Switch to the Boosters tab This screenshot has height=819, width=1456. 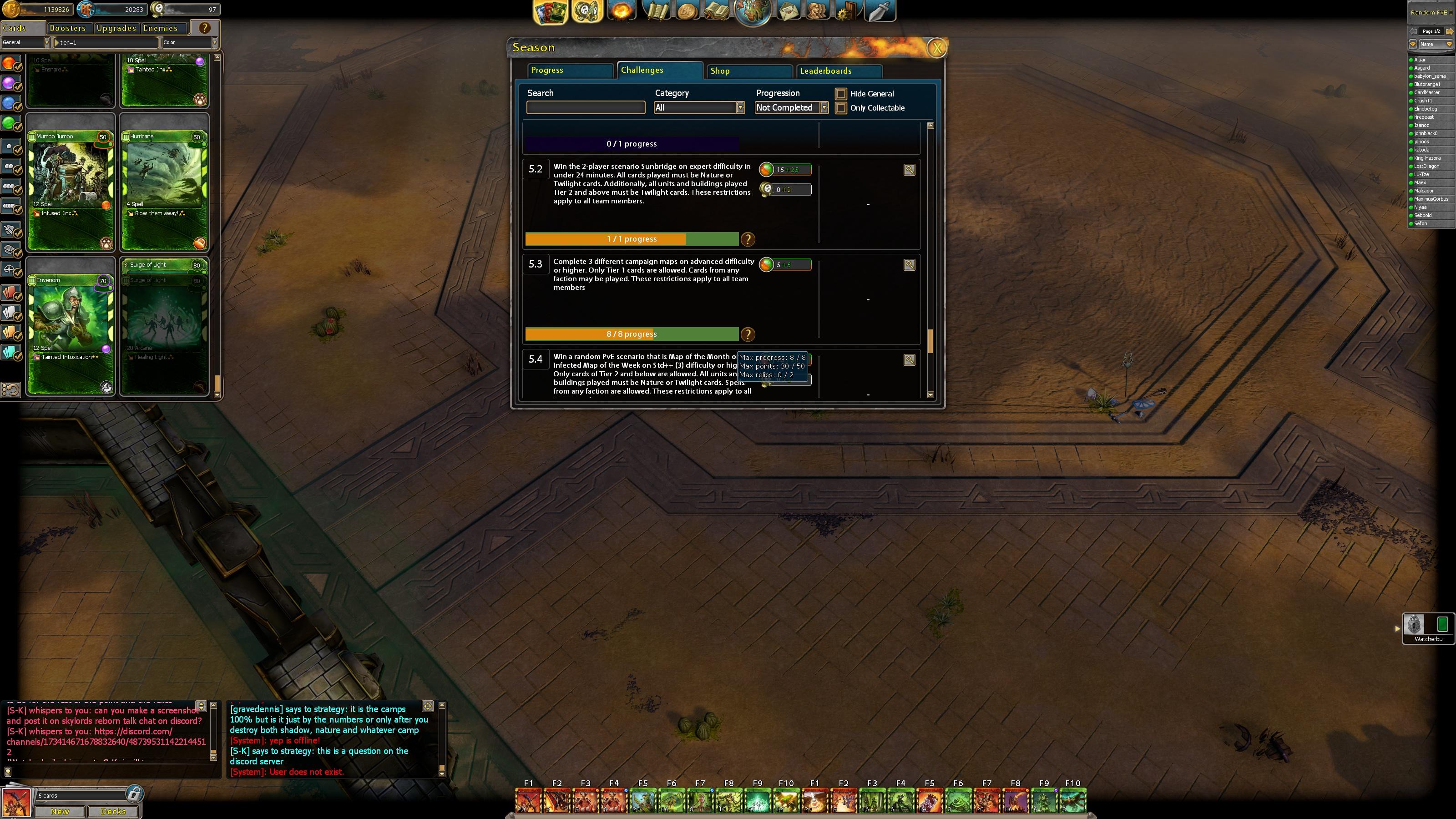[x=68, y=28]
